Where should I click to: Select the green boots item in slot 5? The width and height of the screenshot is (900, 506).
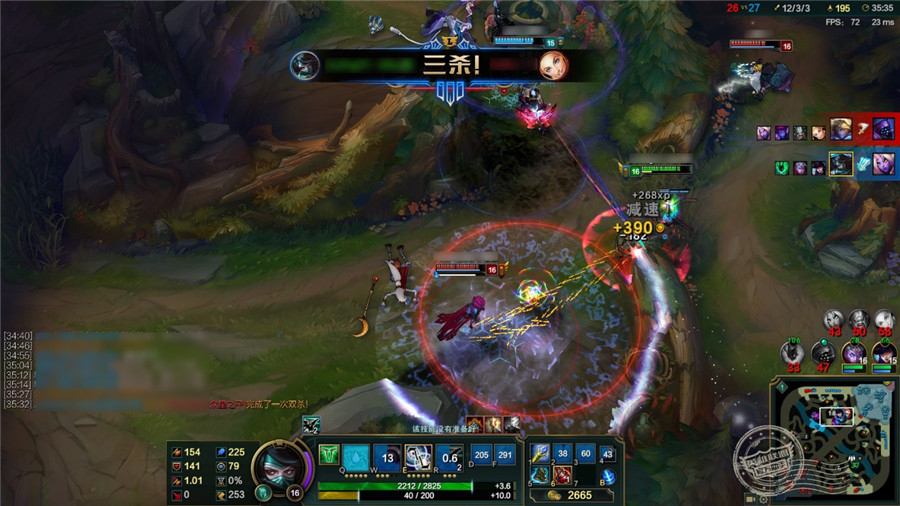541,474
